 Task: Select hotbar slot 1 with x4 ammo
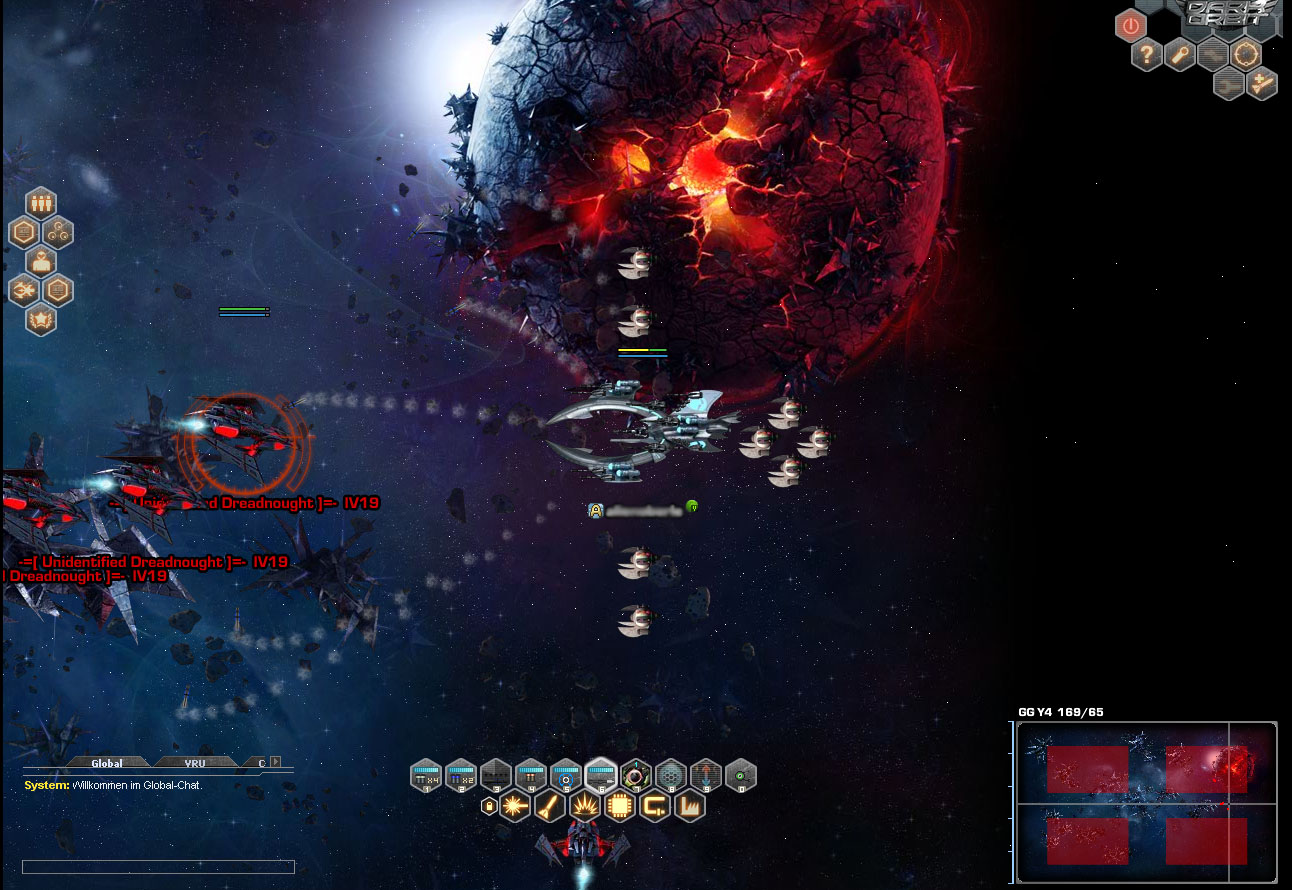[426, 775]
